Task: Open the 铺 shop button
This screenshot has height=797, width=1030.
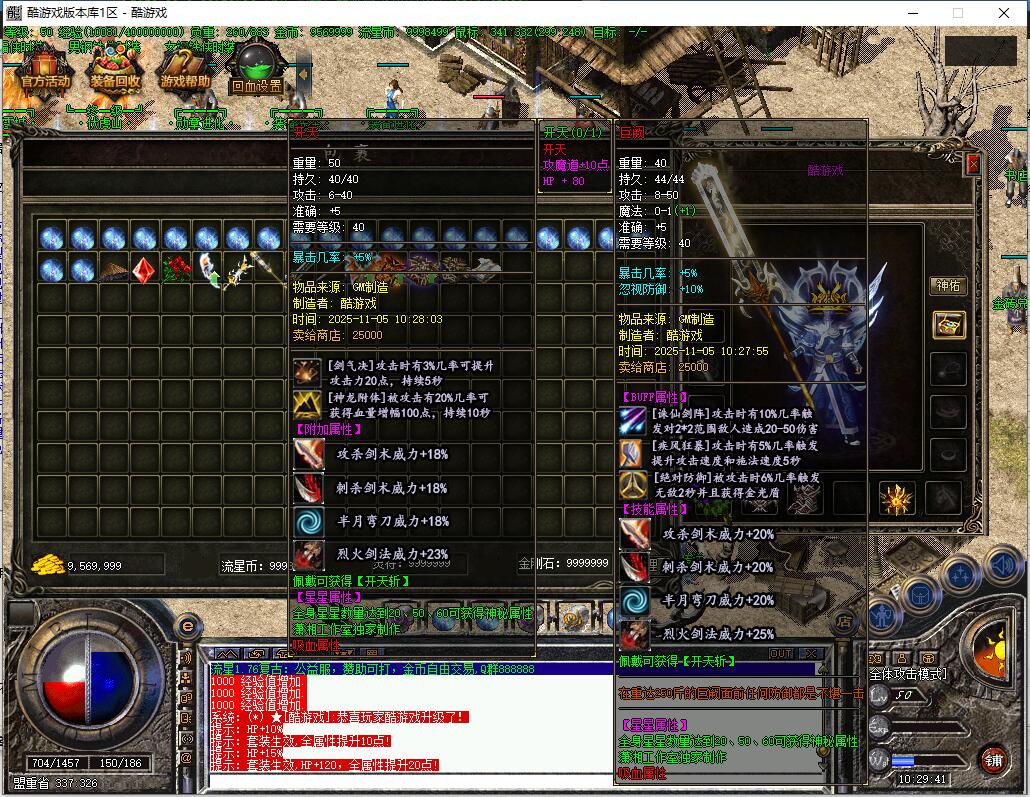Action: pos(992,758)
